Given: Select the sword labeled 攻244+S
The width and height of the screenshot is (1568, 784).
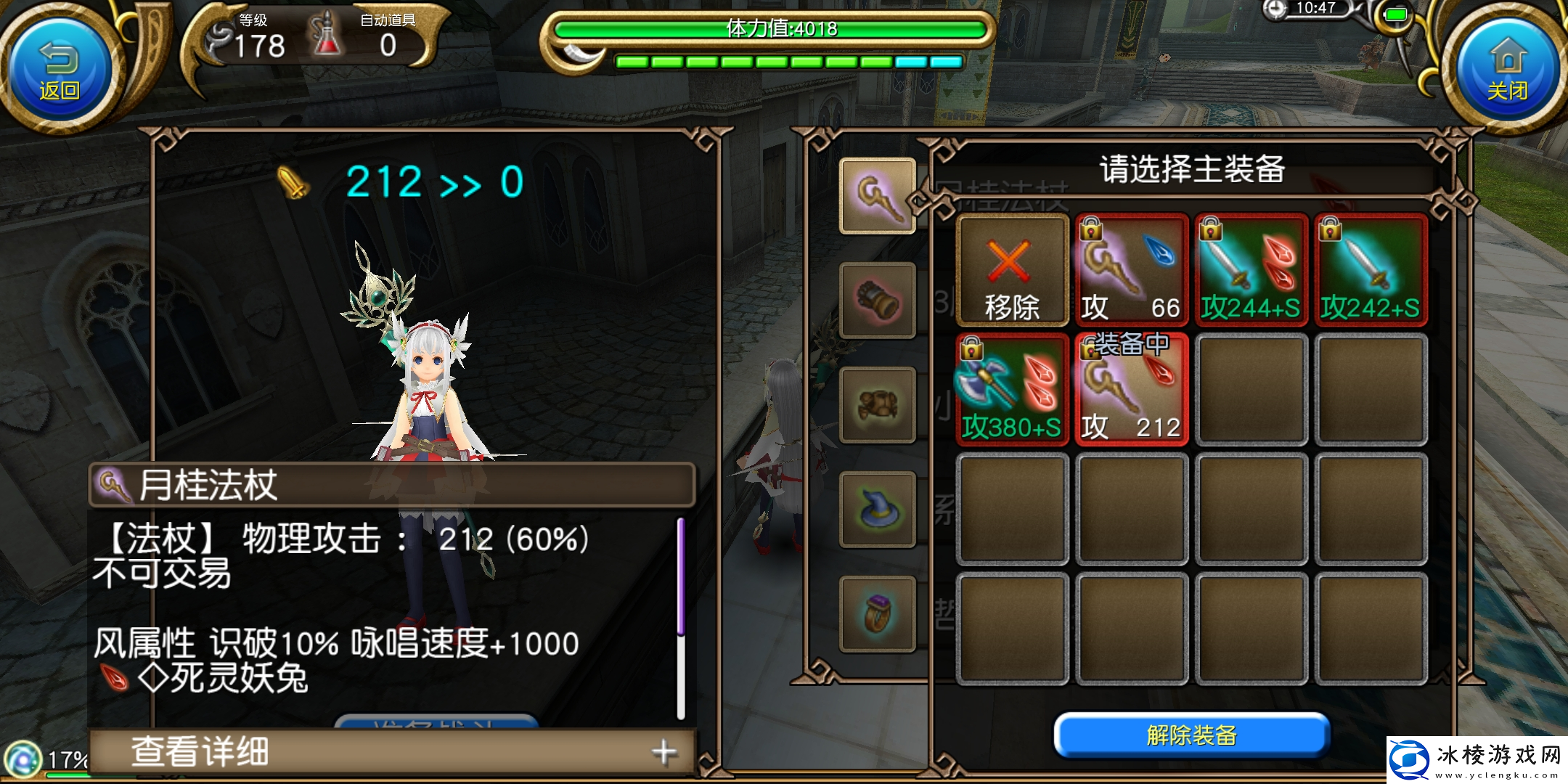Looking at the screenshot, I should click(1251, 270).
